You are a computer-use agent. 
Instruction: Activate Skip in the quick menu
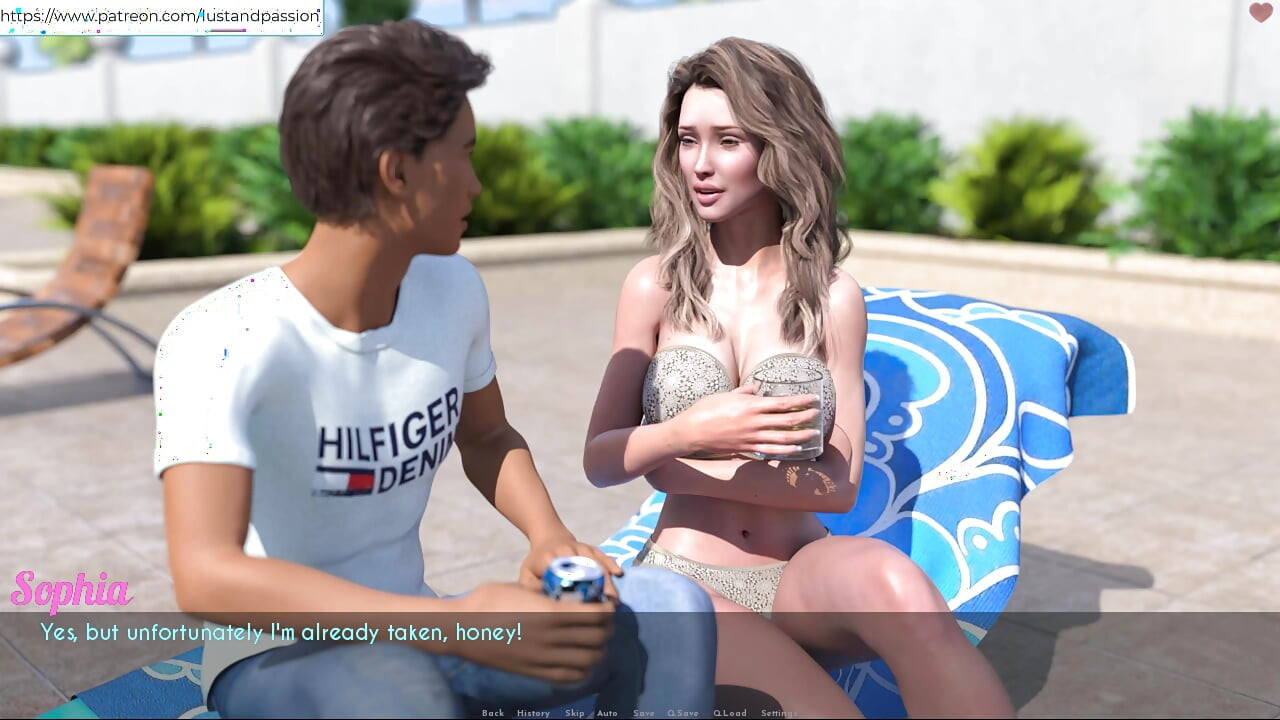click(x=574, y=713)
